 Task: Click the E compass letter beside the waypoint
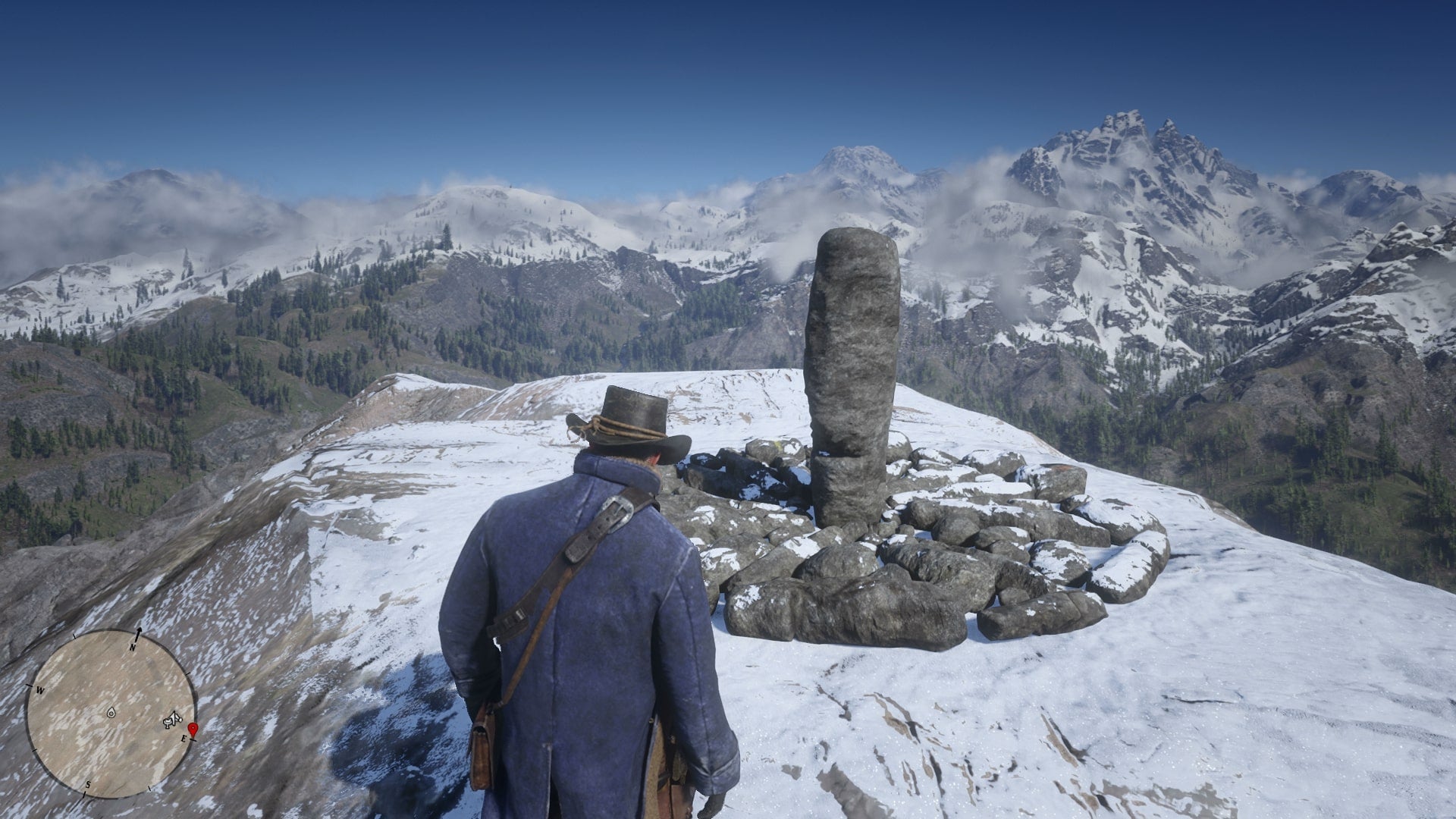184,737
